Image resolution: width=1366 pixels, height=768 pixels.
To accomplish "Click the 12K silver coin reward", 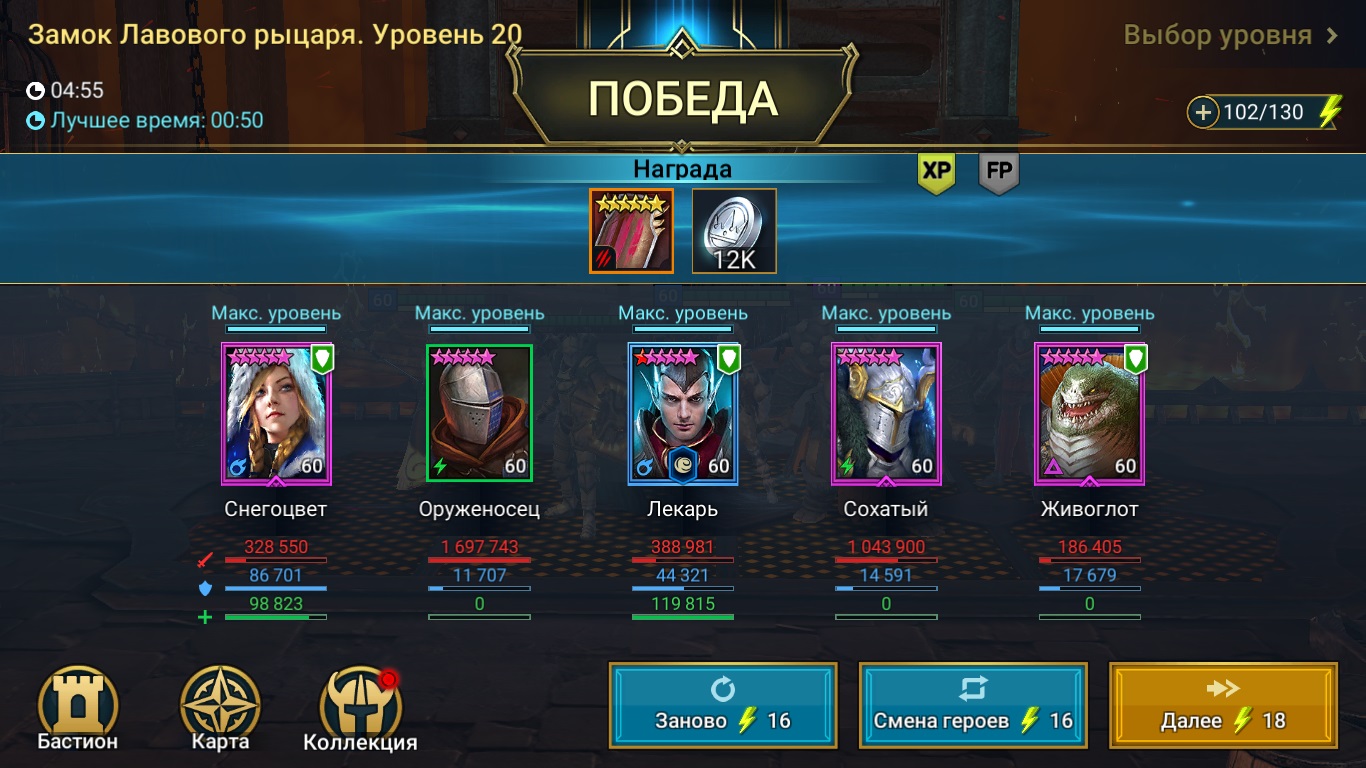I will point(734,230).
